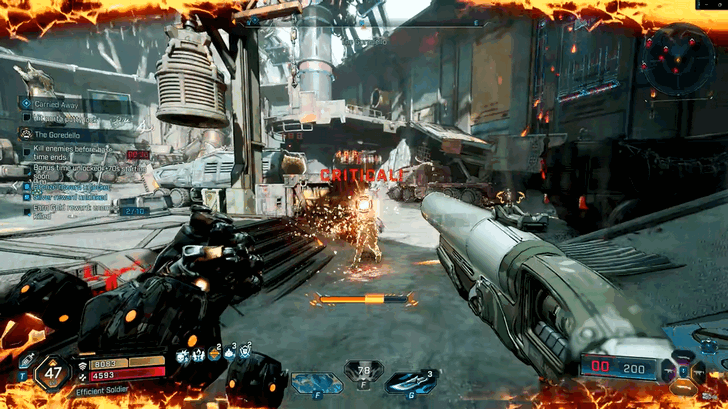Use the repkit item with 78 count
The image size is (728, 409).
pos(364,374)
